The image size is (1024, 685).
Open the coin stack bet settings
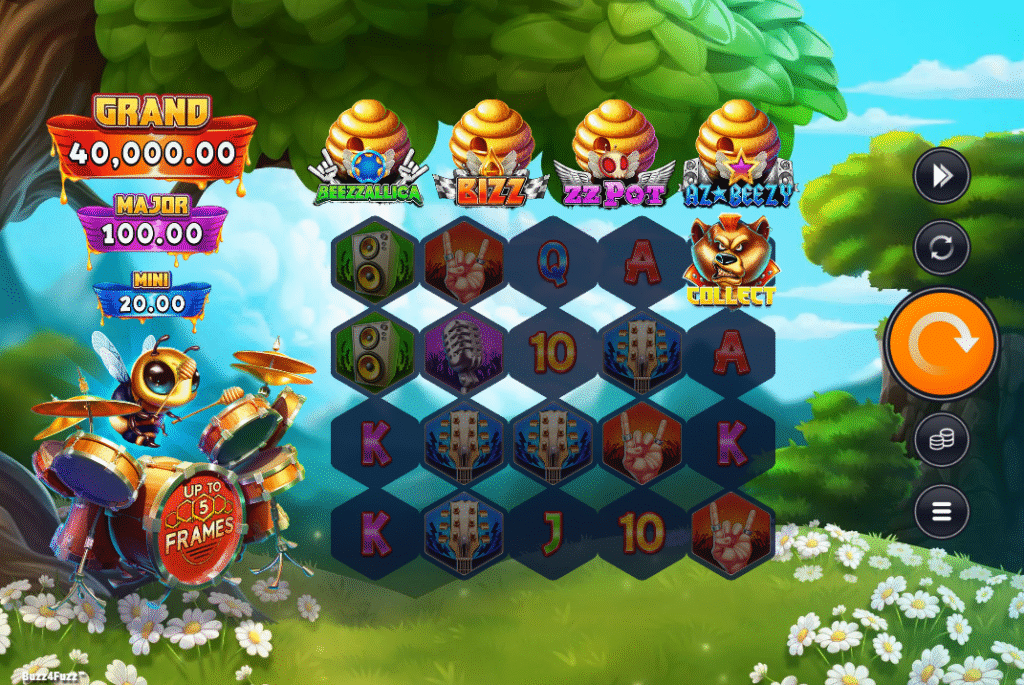(x=941, y=440)
